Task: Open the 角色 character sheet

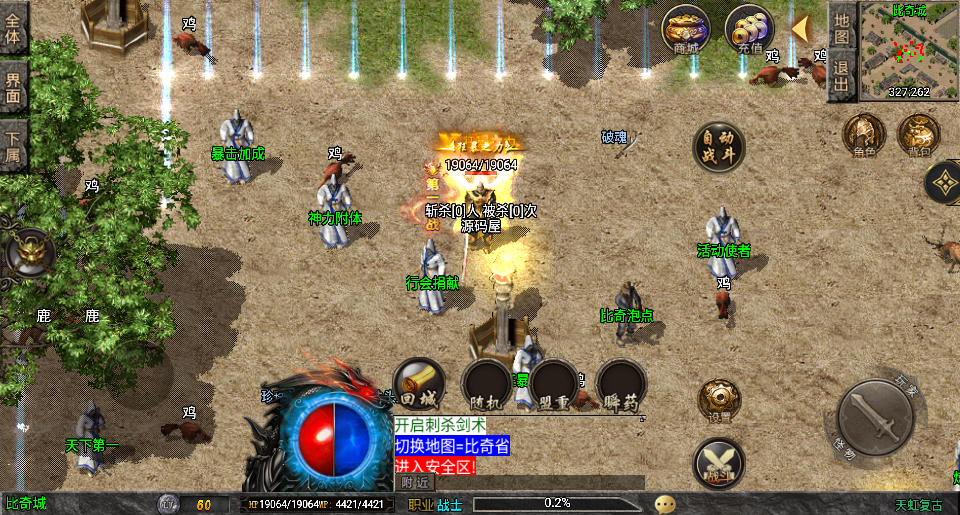Action: pos(864,135)
